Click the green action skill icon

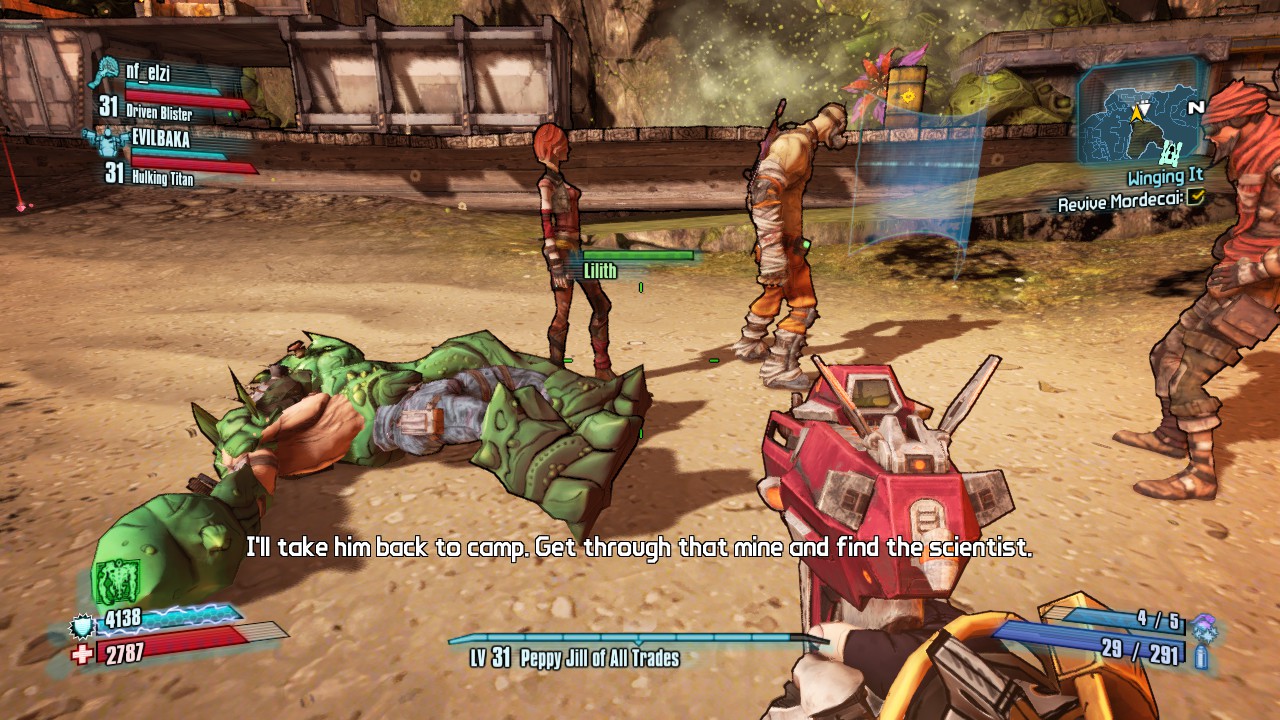(115, 583)
